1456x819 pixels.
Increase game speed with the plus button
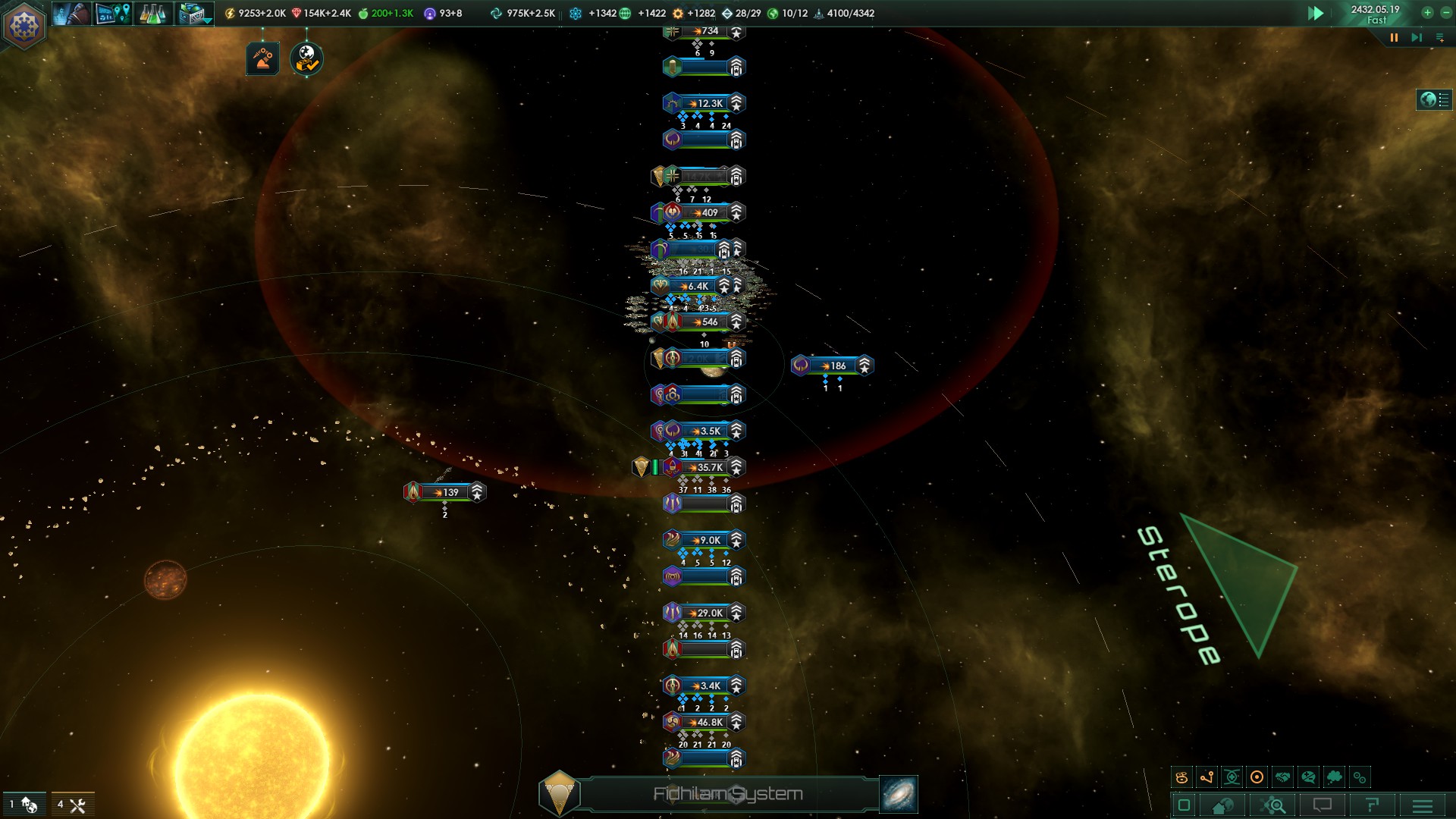(1427, 12)
